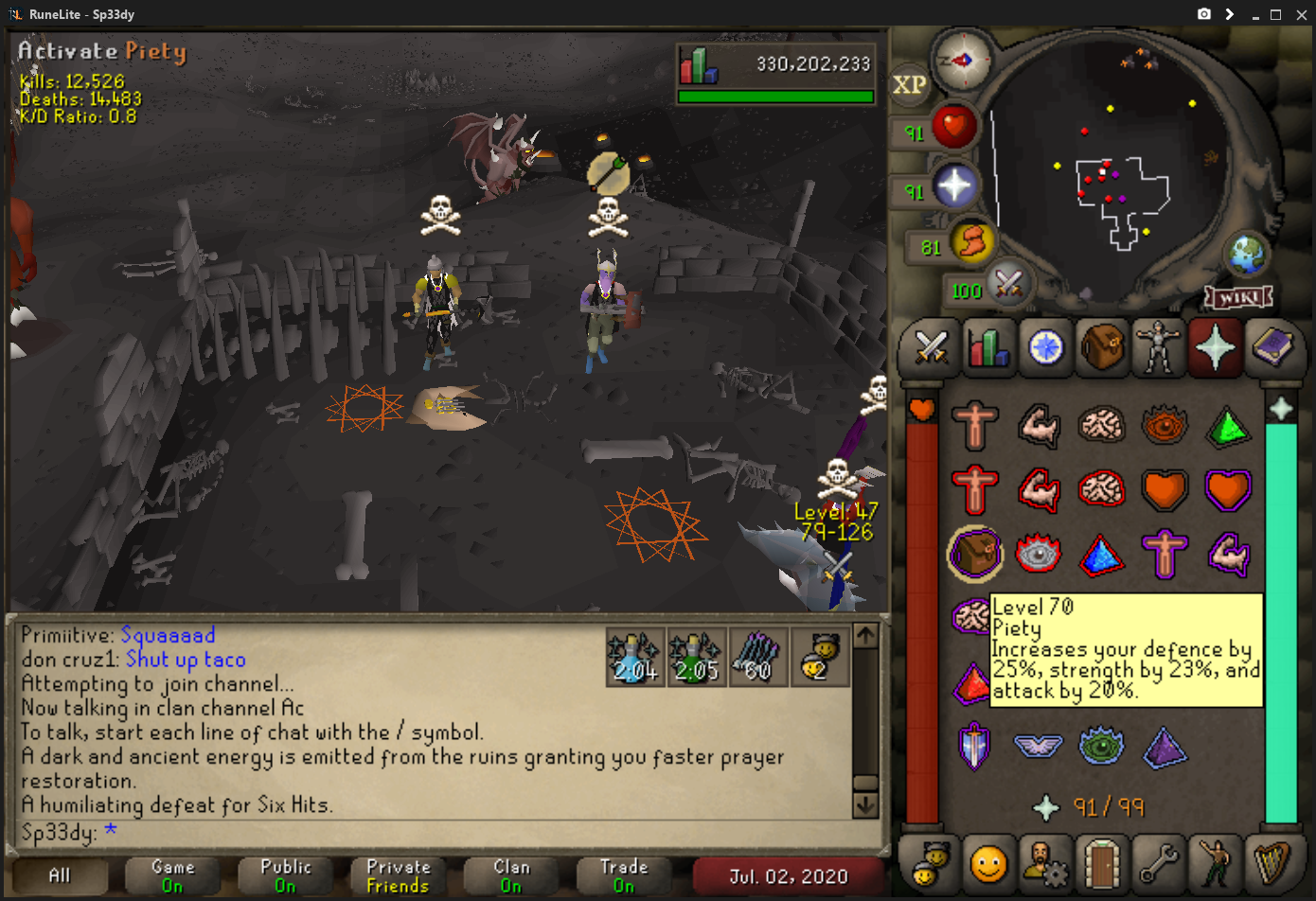Show the Game chat filter
Screen dimensions: 1316x901
[x=172, y=875]
